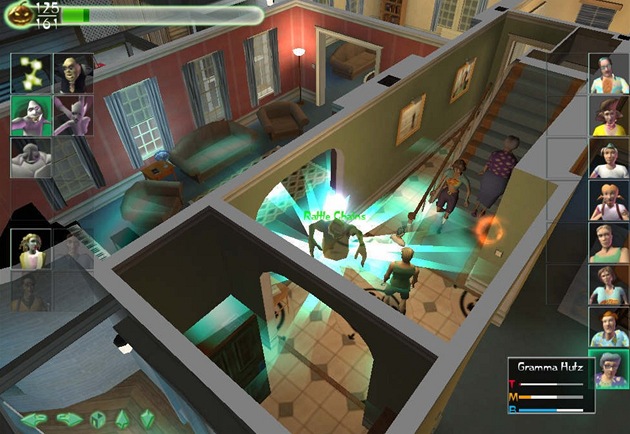Open the pumpkin icon menu
Image resolution: width=630 pixels, height=434 pixels.
point(18,14)
